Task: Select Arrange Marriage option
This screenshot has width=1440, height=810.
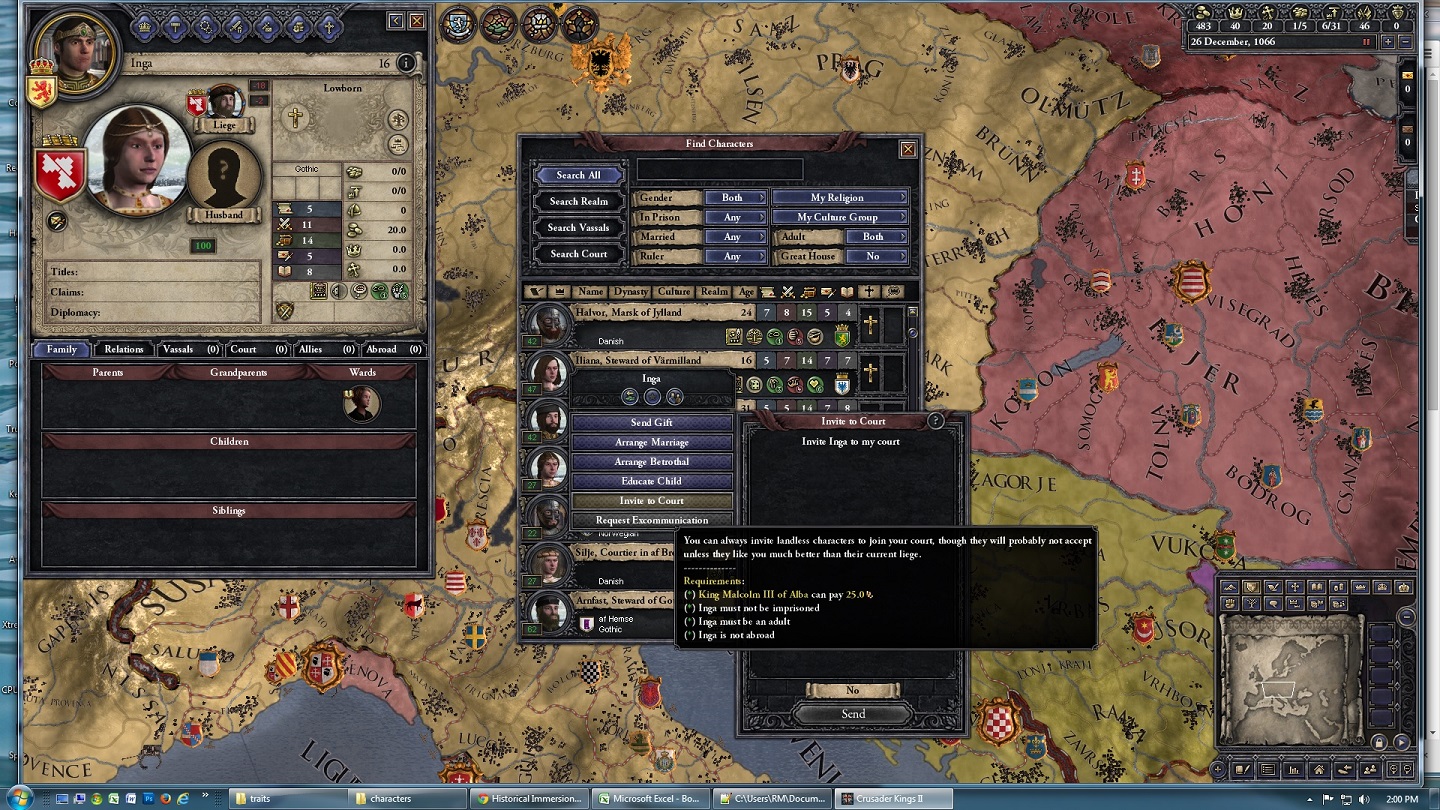Action: pyautogui.click(x=651, y=442)
